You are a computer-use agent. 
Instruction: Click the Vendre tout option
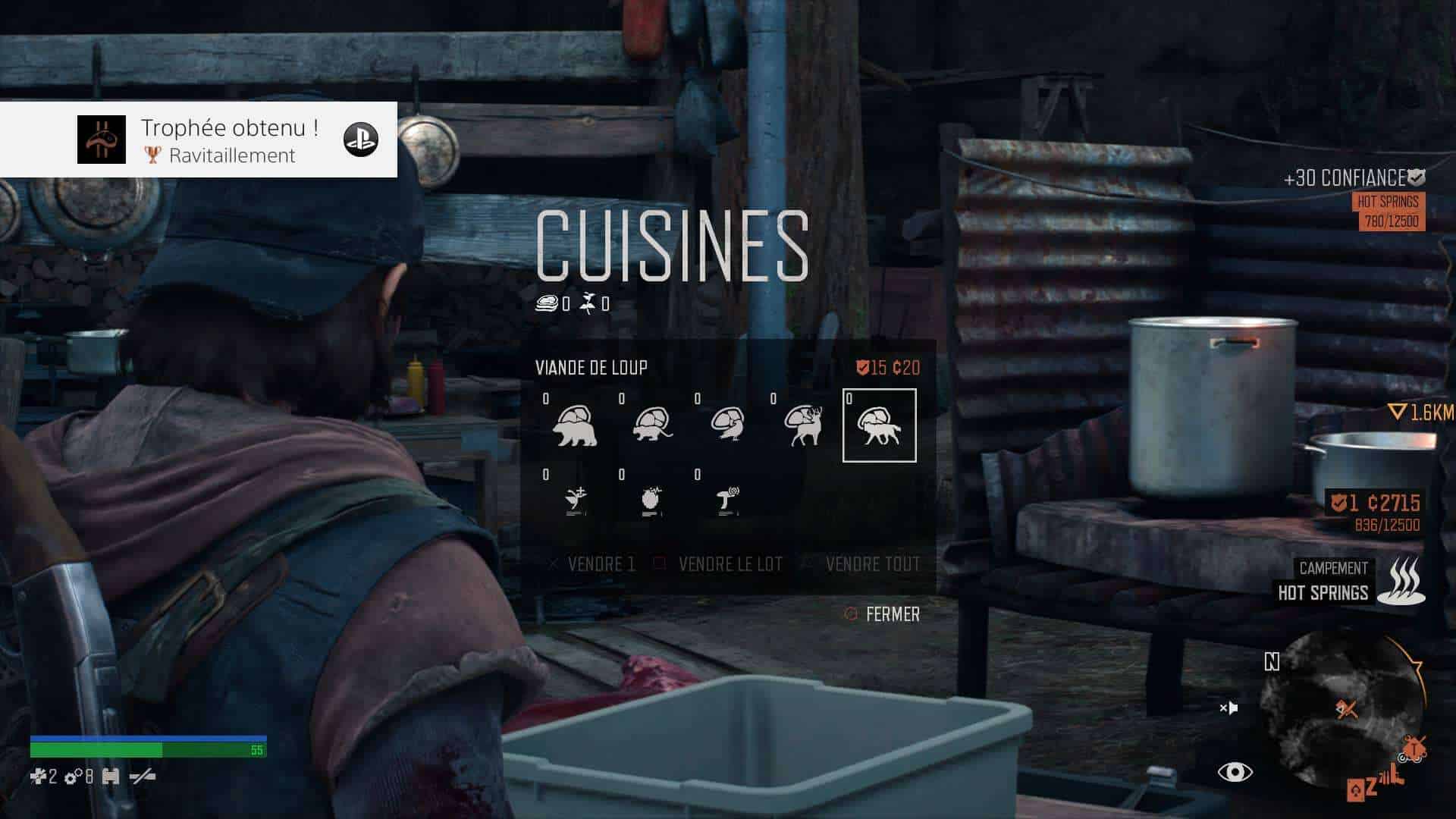[x=863, y=564]
